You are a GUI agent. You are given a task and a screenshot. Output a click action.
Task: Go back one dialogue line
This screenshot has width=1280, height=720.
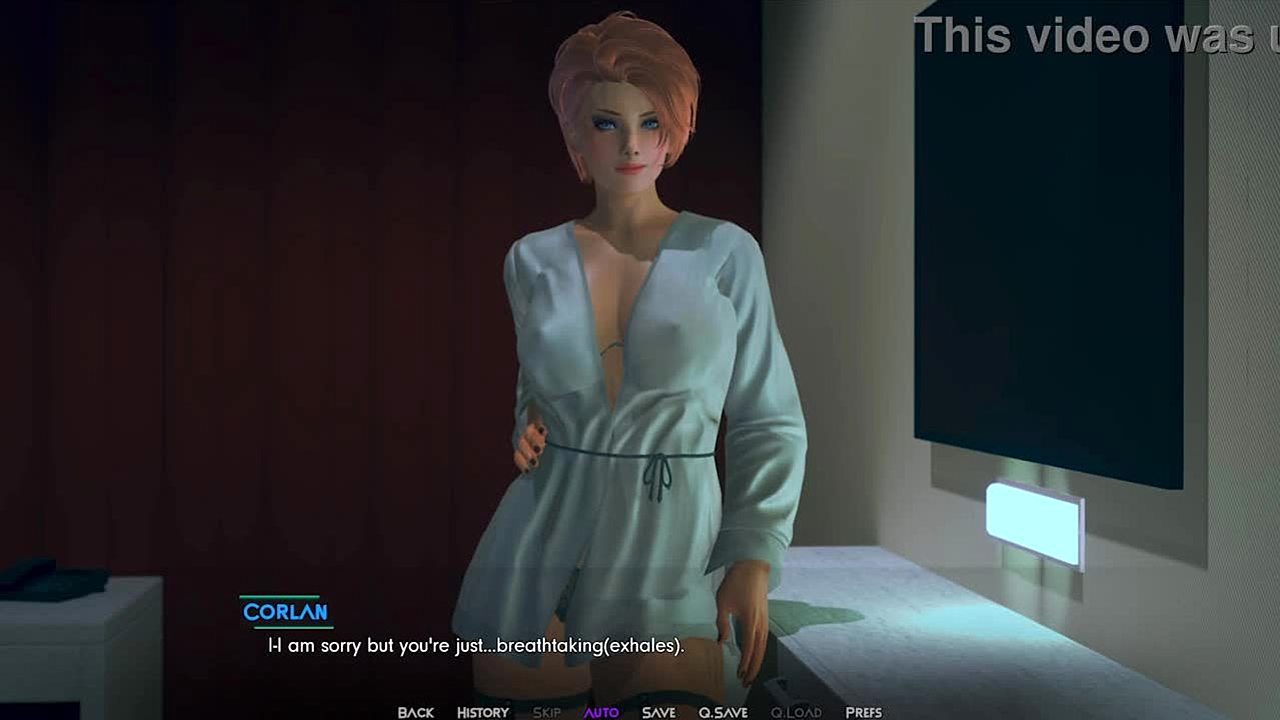[415, 712]
